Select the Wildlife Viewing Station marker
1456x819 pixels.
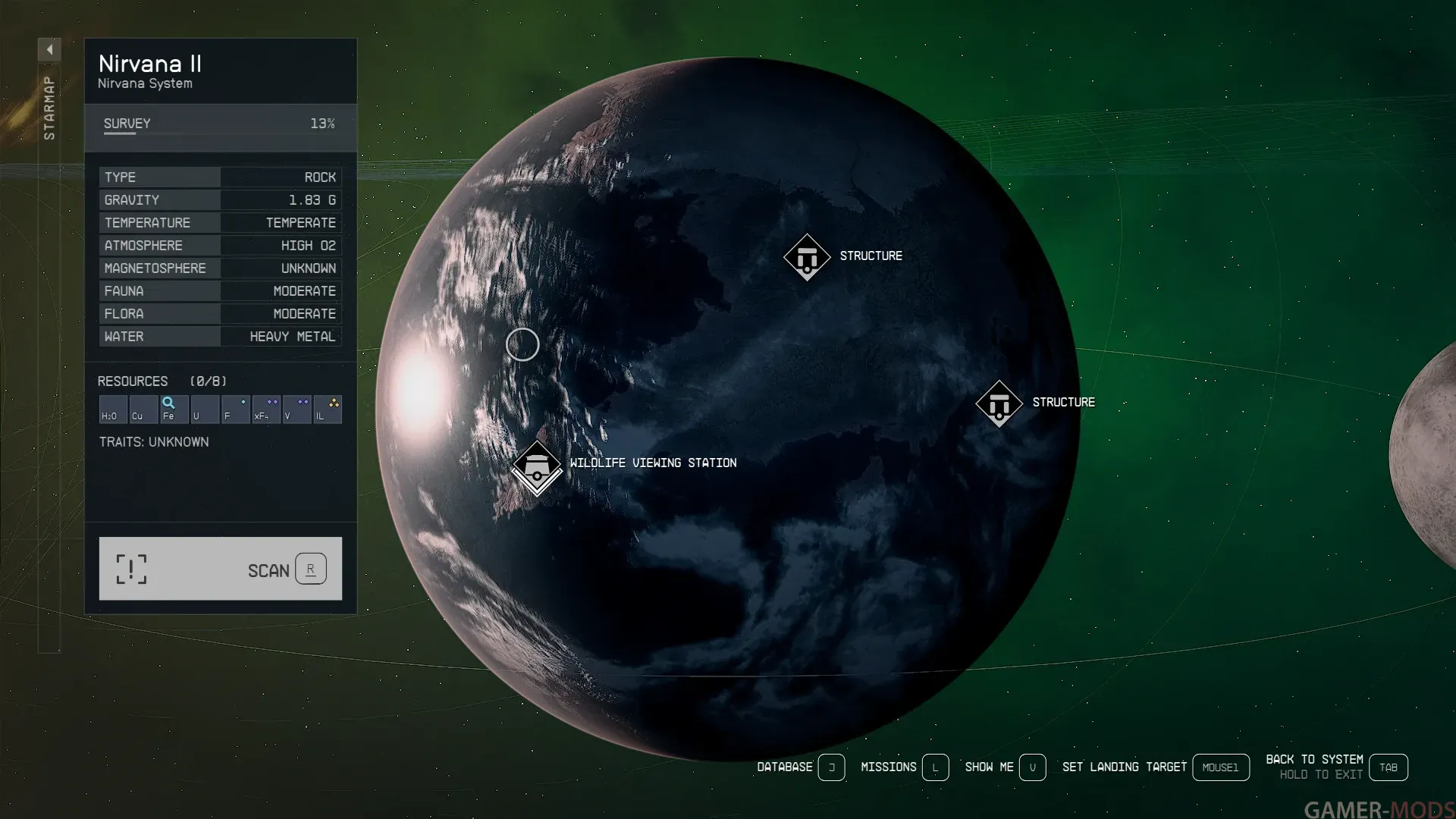[x=537, y=468]
